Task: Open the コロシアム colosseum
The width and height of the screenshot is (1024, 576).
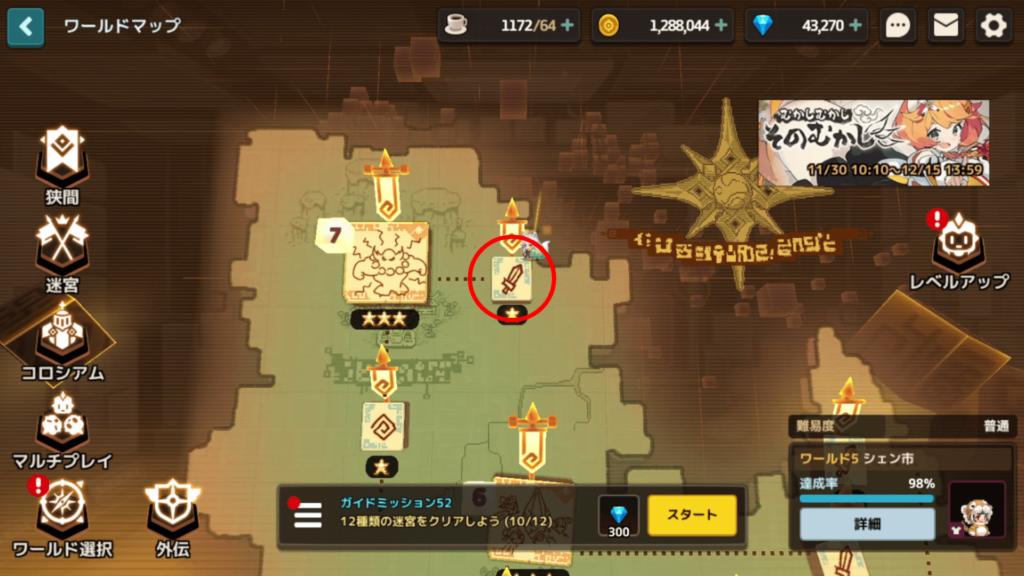Action: pos(62,340)
